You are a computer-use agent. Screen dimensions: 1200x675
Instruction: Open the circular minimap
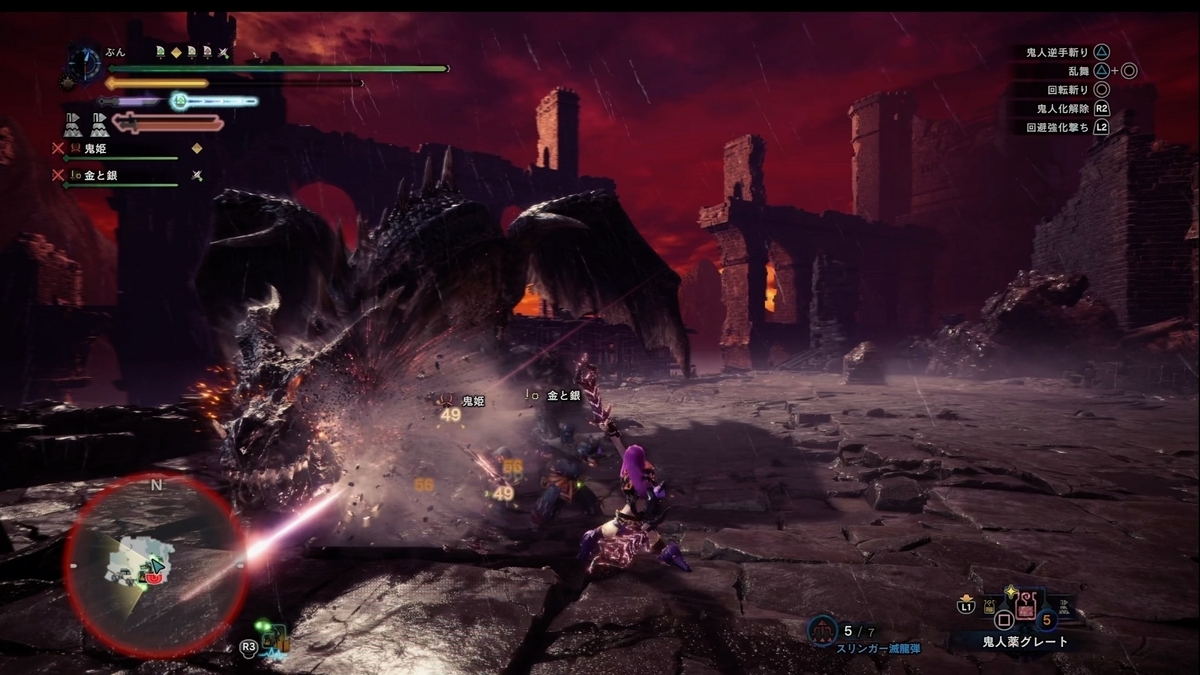156,565
